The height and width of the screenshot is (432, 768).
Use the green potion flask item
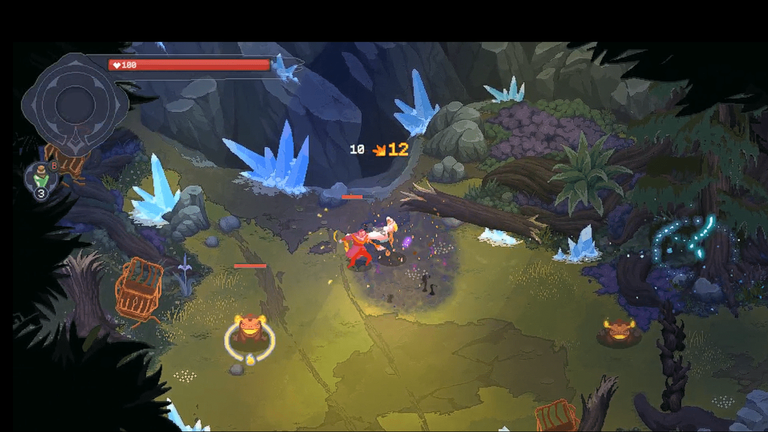coord(39,177)
